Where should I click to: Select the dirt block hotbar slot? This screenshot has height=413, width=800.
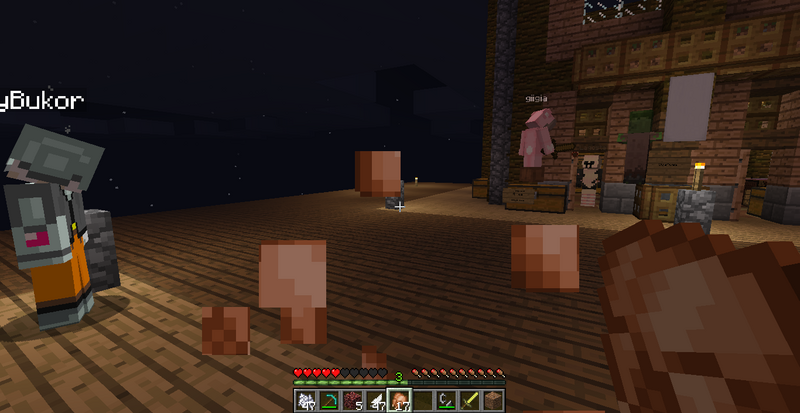[x=494, y=401]
